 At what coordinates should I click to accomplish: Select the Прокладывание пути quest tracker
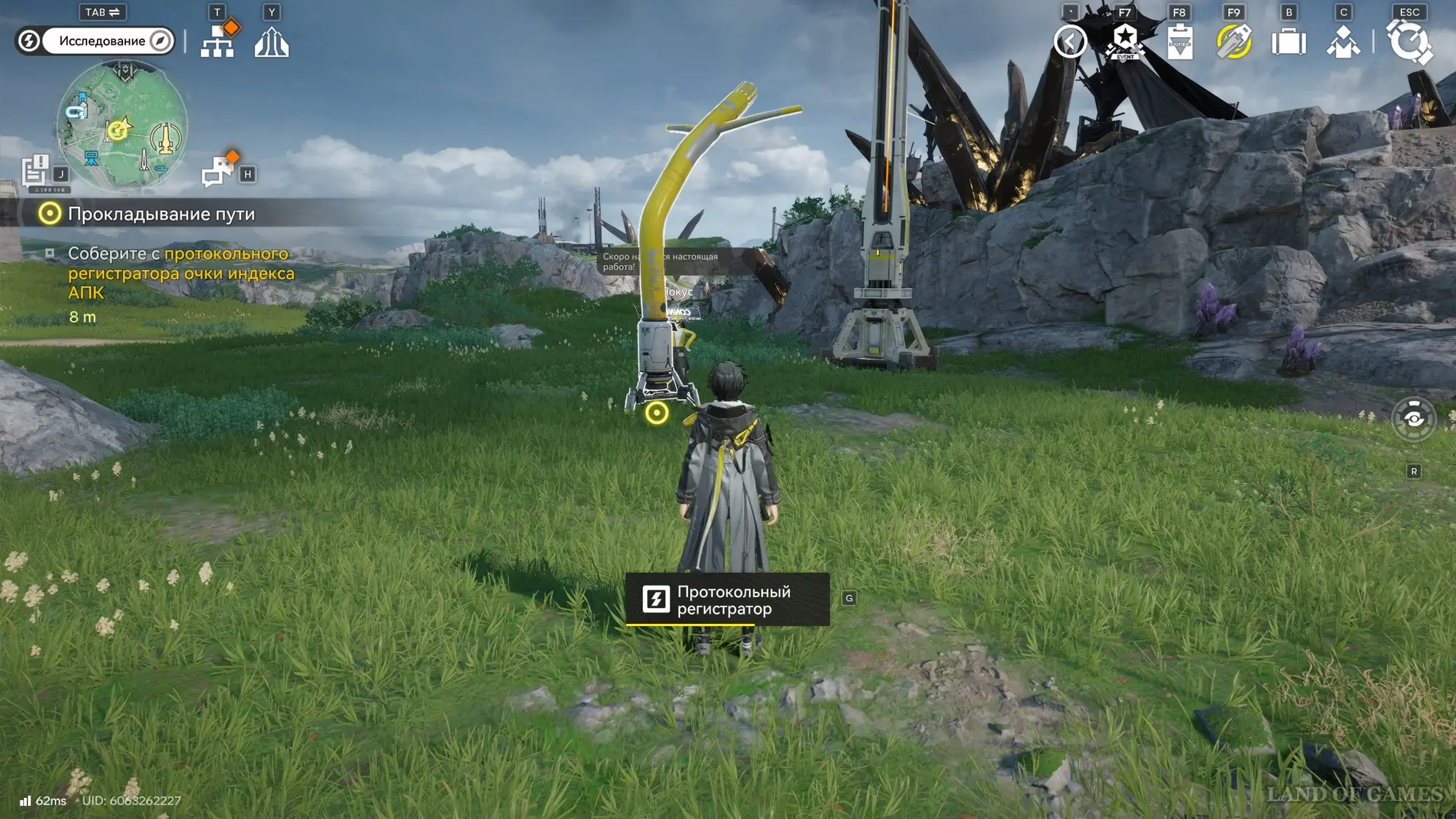click(161, 214)
